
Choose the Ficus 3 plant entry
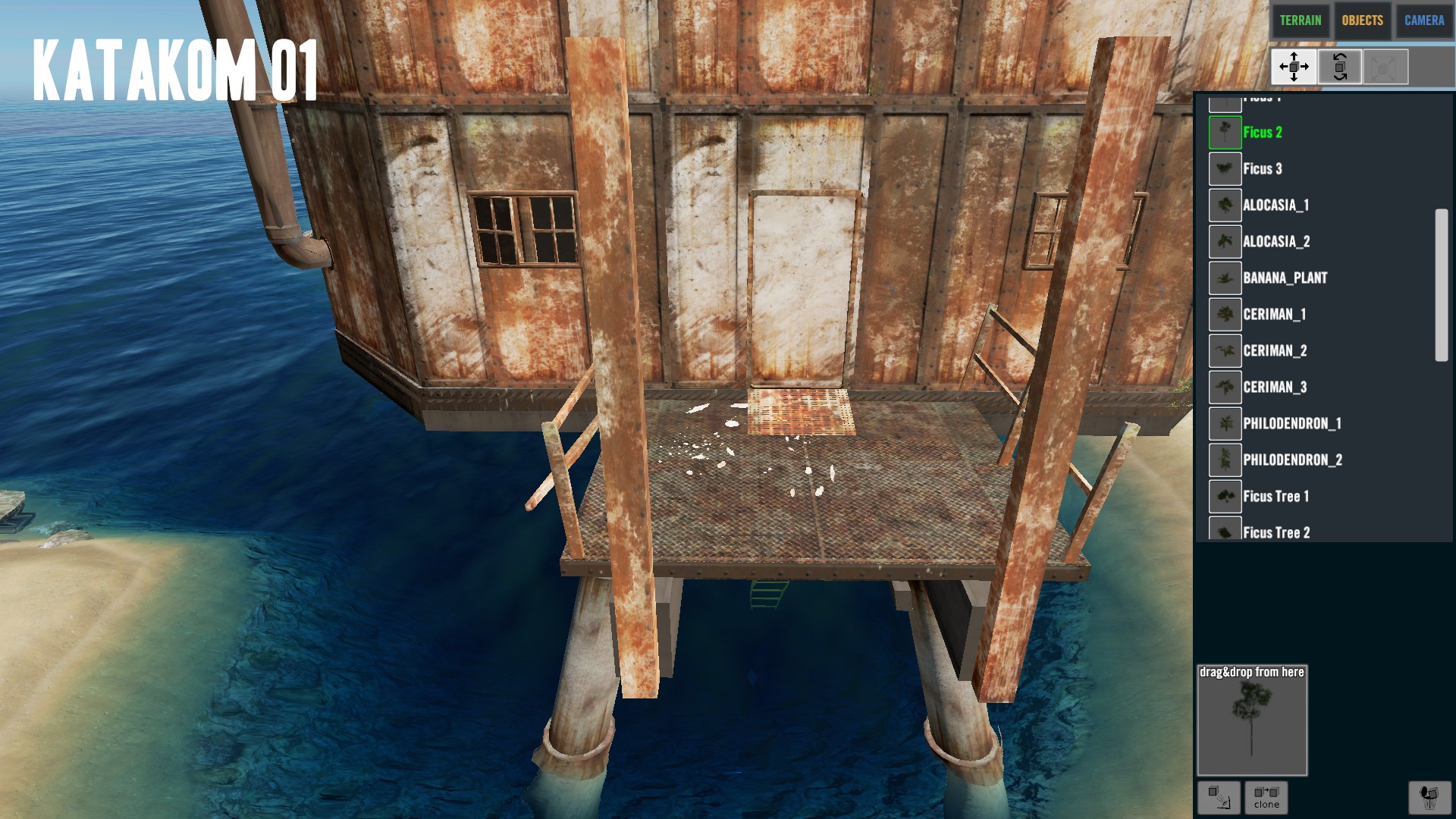(x=1262, y=169)
